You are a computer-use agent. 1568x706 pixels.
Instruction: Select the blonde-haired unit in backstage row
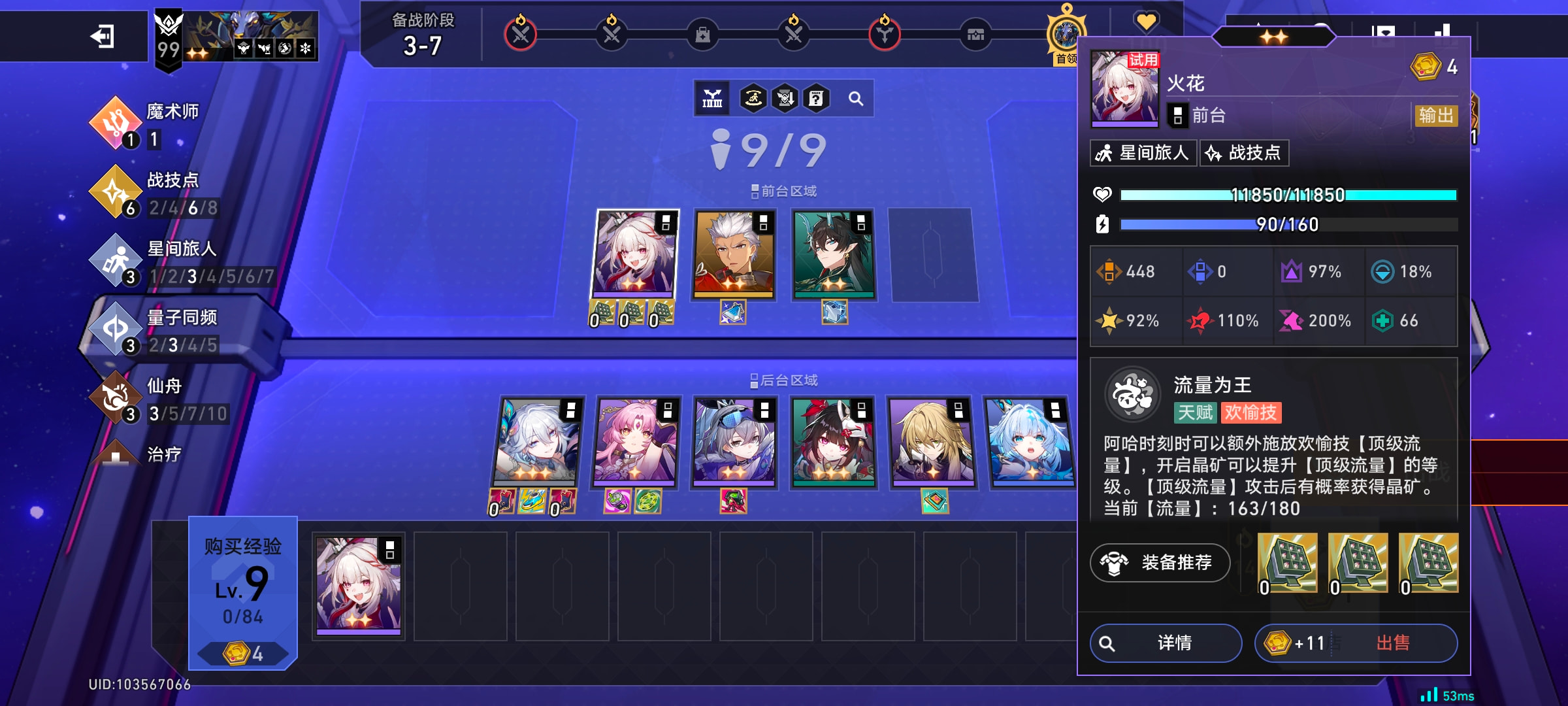pyautogui.click(x=931, y=441)
